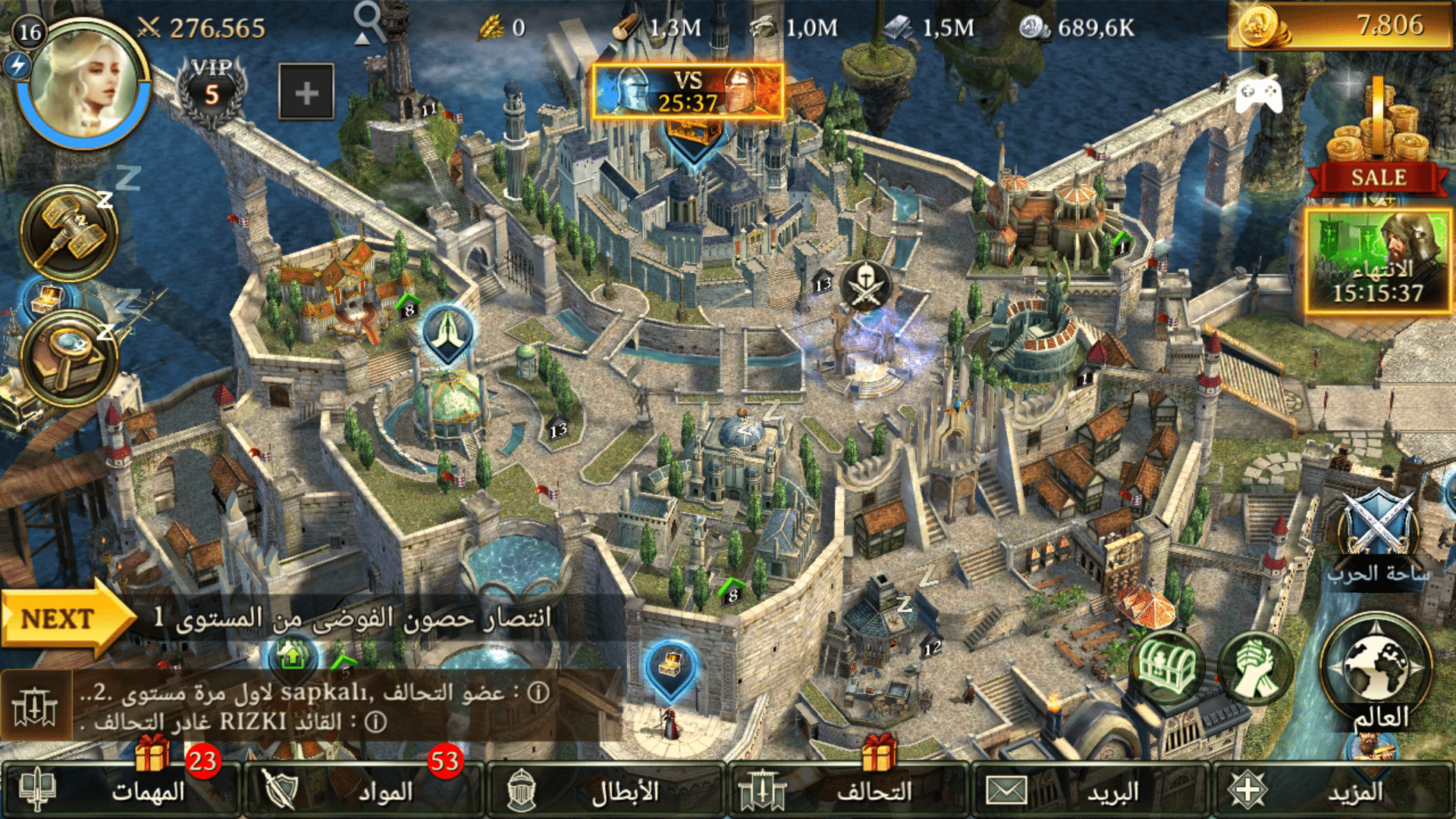The width and height of the screenshot is (1456, 819).
Task: Open the alliance chat message box
Action: (x=311, y=707)
